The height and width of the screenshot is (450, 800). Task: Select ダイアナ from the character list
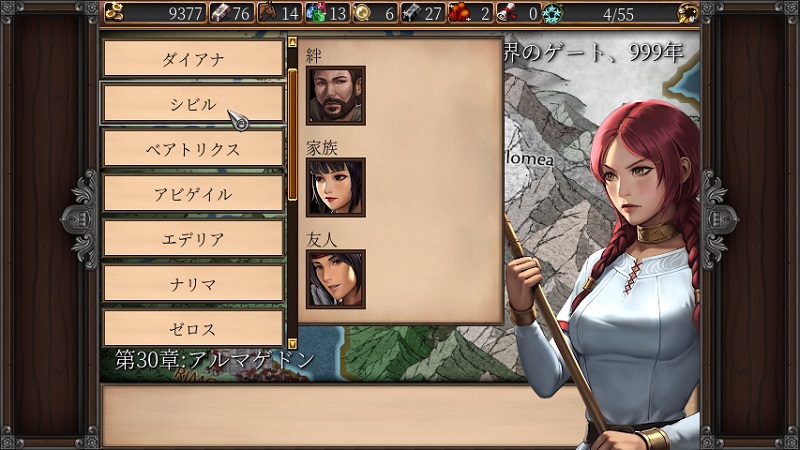pyautogui.click(x=193, y=58)
